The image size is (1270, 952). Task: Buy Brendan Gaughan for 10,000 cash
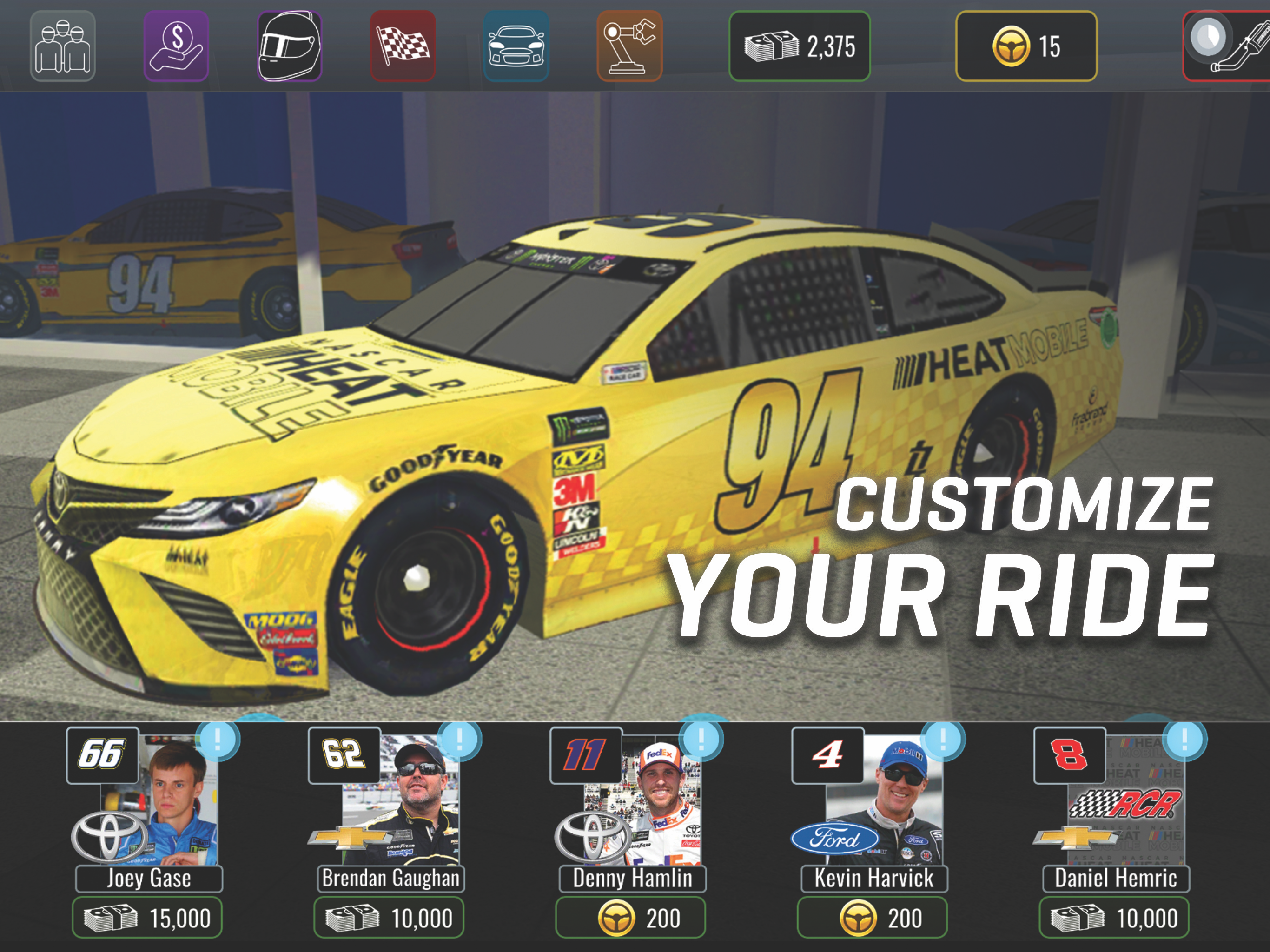pos(389,919)
